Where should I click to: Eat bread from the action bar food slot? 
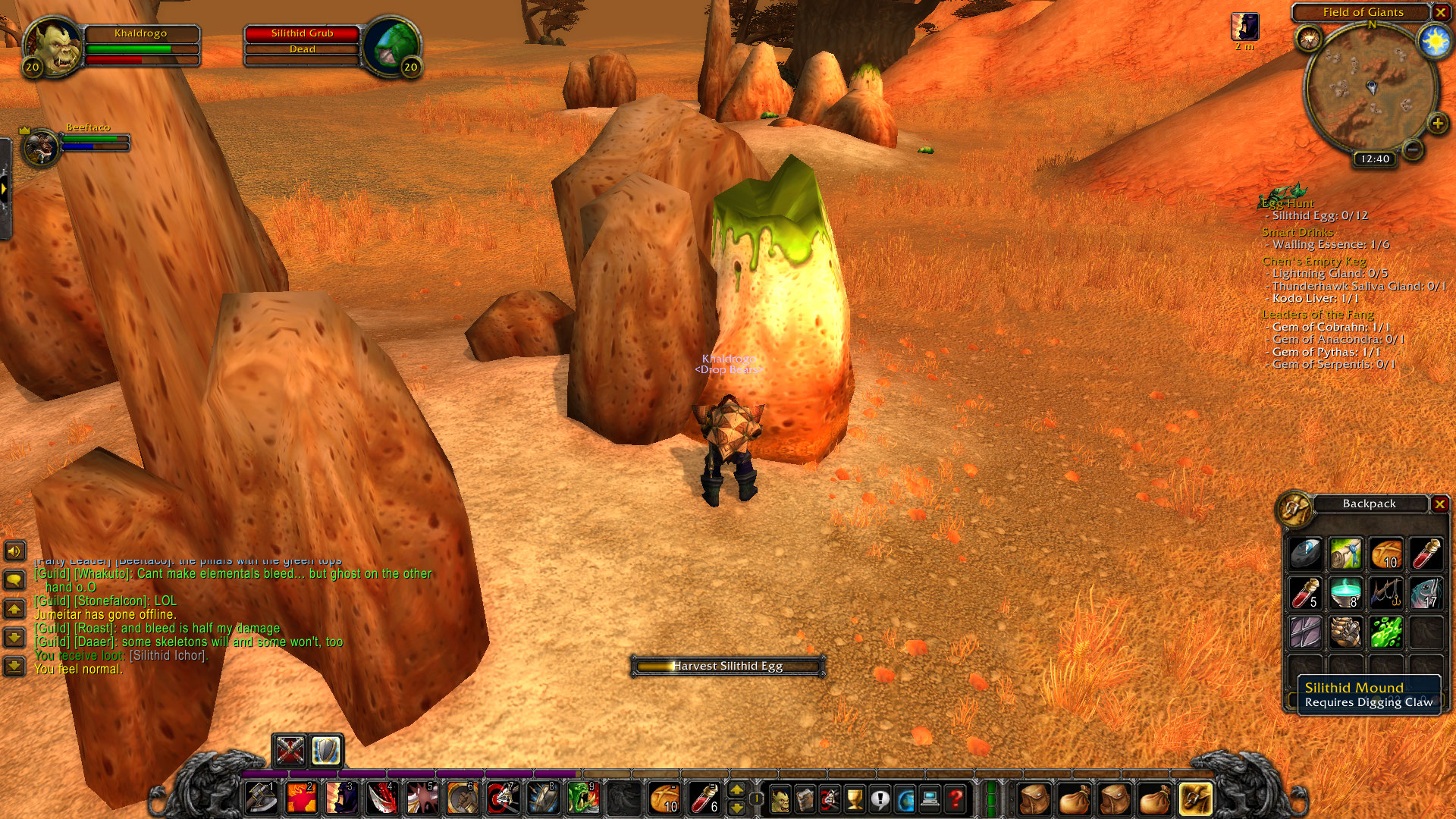[x=664, y=799]
